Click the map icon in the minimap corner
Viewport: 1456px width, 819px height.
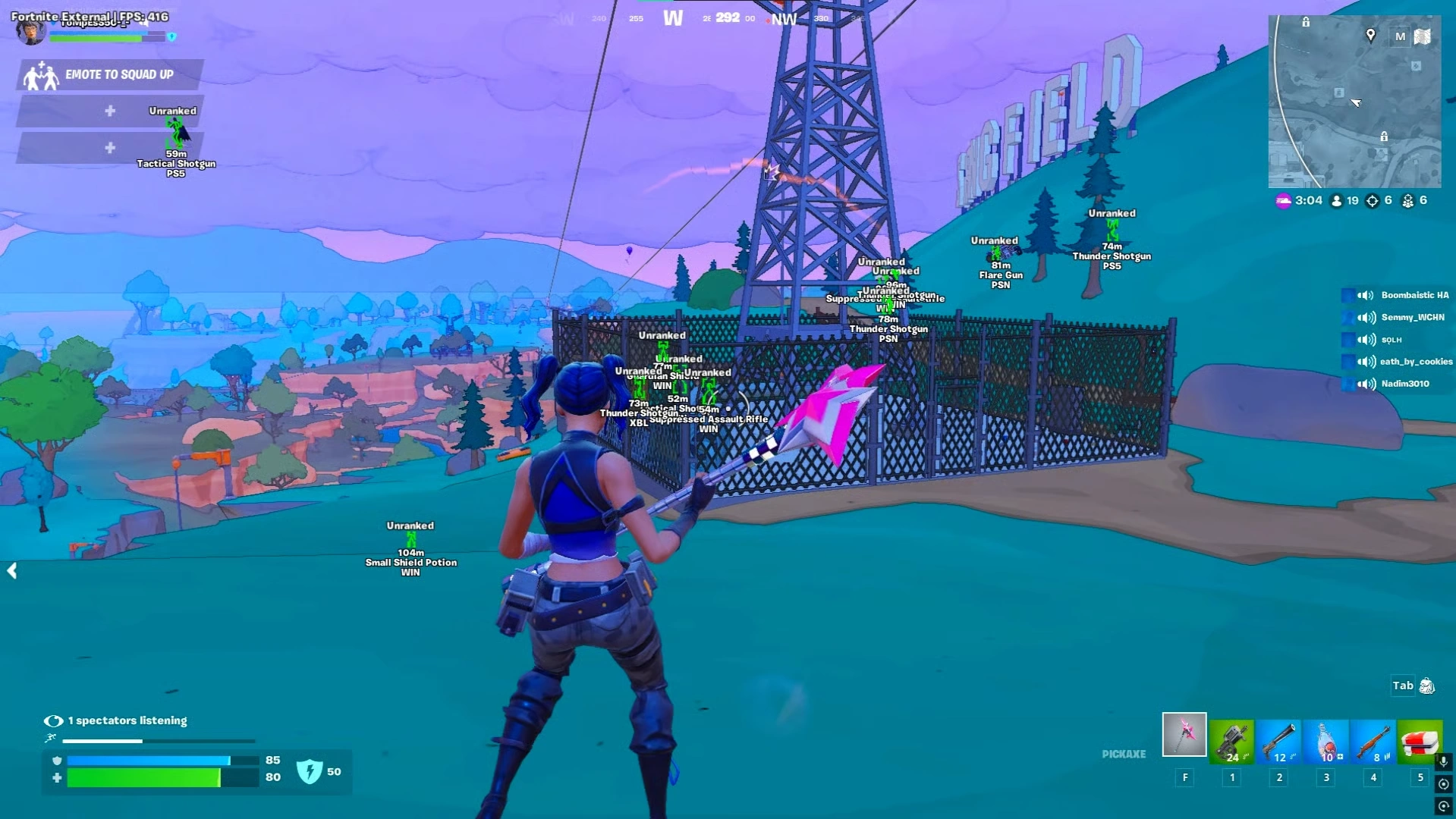[x=1422, y=36]
